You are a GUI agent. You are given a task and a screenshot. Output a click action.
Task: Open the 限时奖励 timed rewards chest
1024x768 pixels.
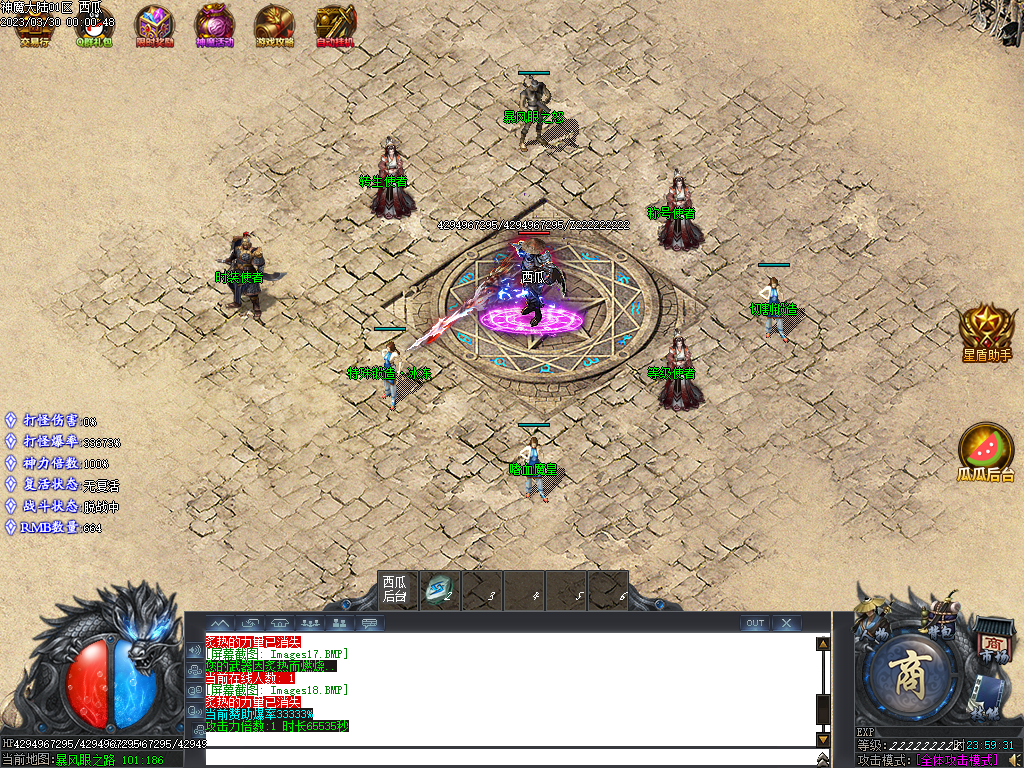tap(154, 27)
